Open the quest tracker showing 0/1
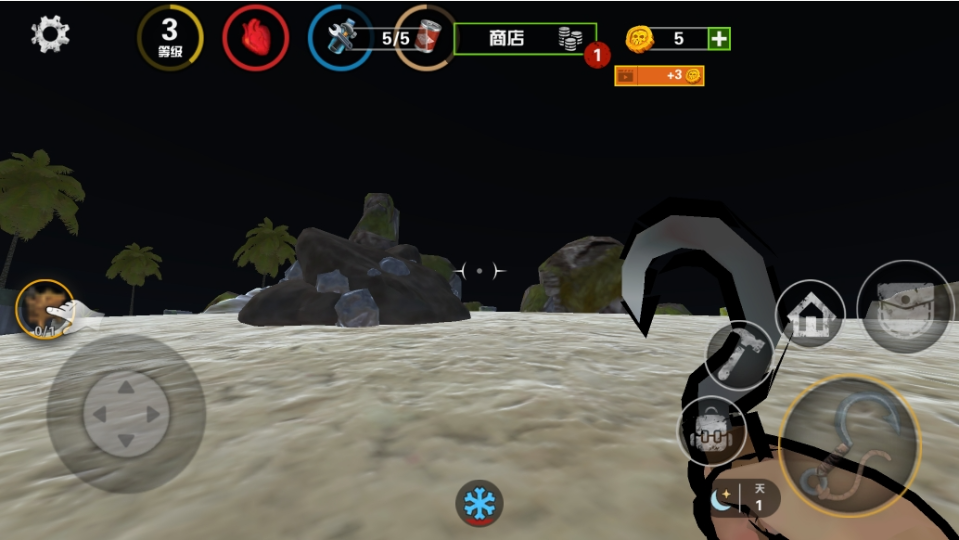Viewport: 959px width, 540px height. coord(45,307)
